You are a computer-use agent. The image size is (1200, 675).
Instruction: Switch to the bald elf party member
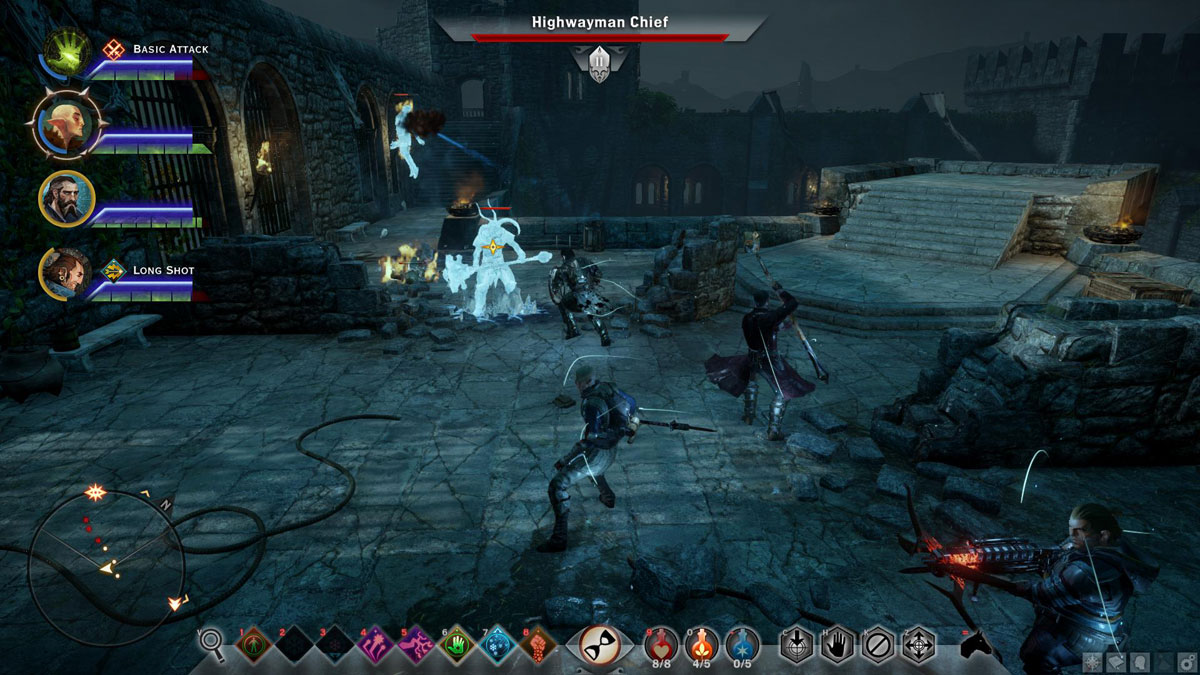point(67,124)
